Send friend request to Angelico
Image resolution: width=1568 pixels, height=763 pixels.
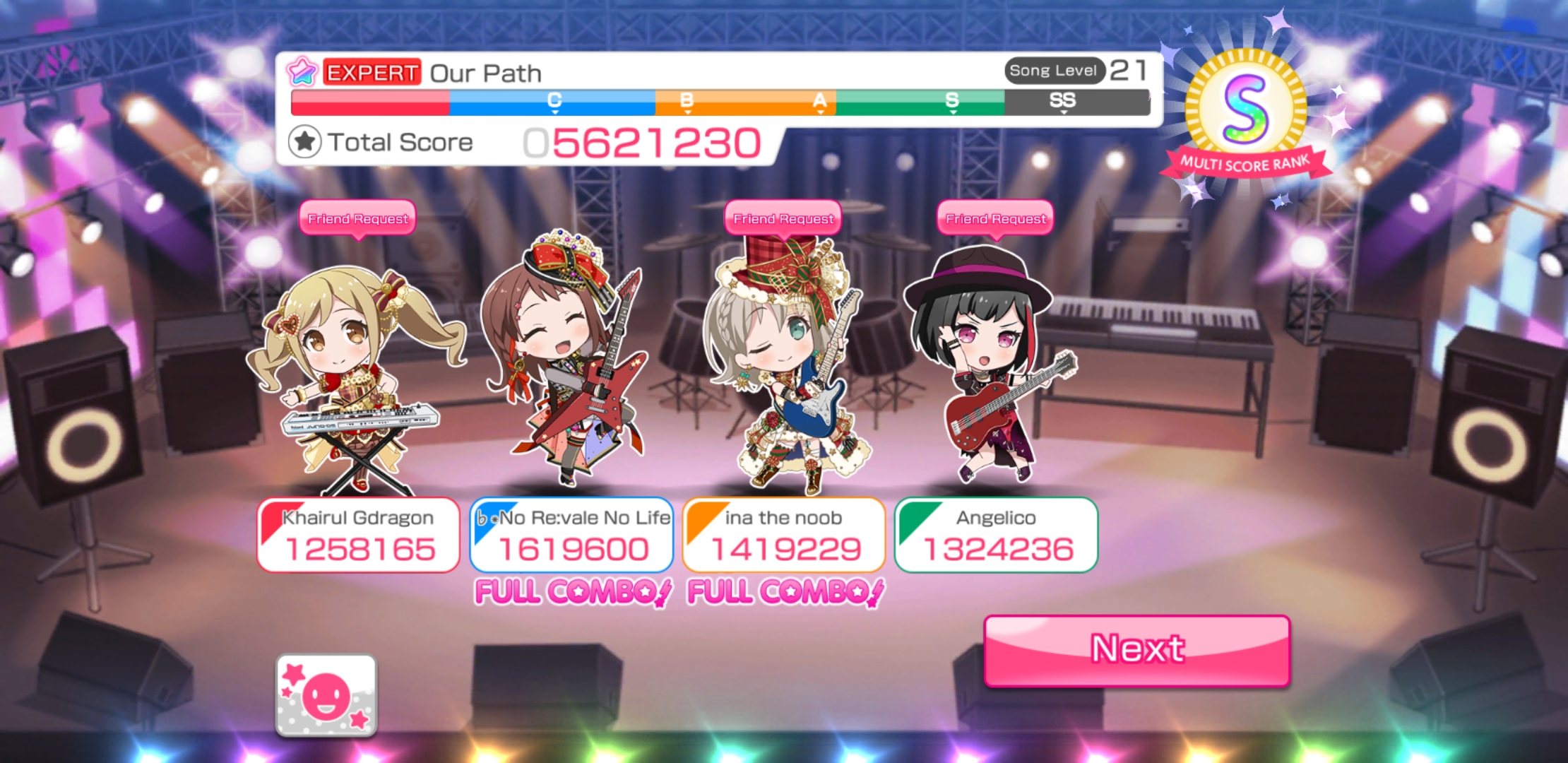[x=995, y=219]
